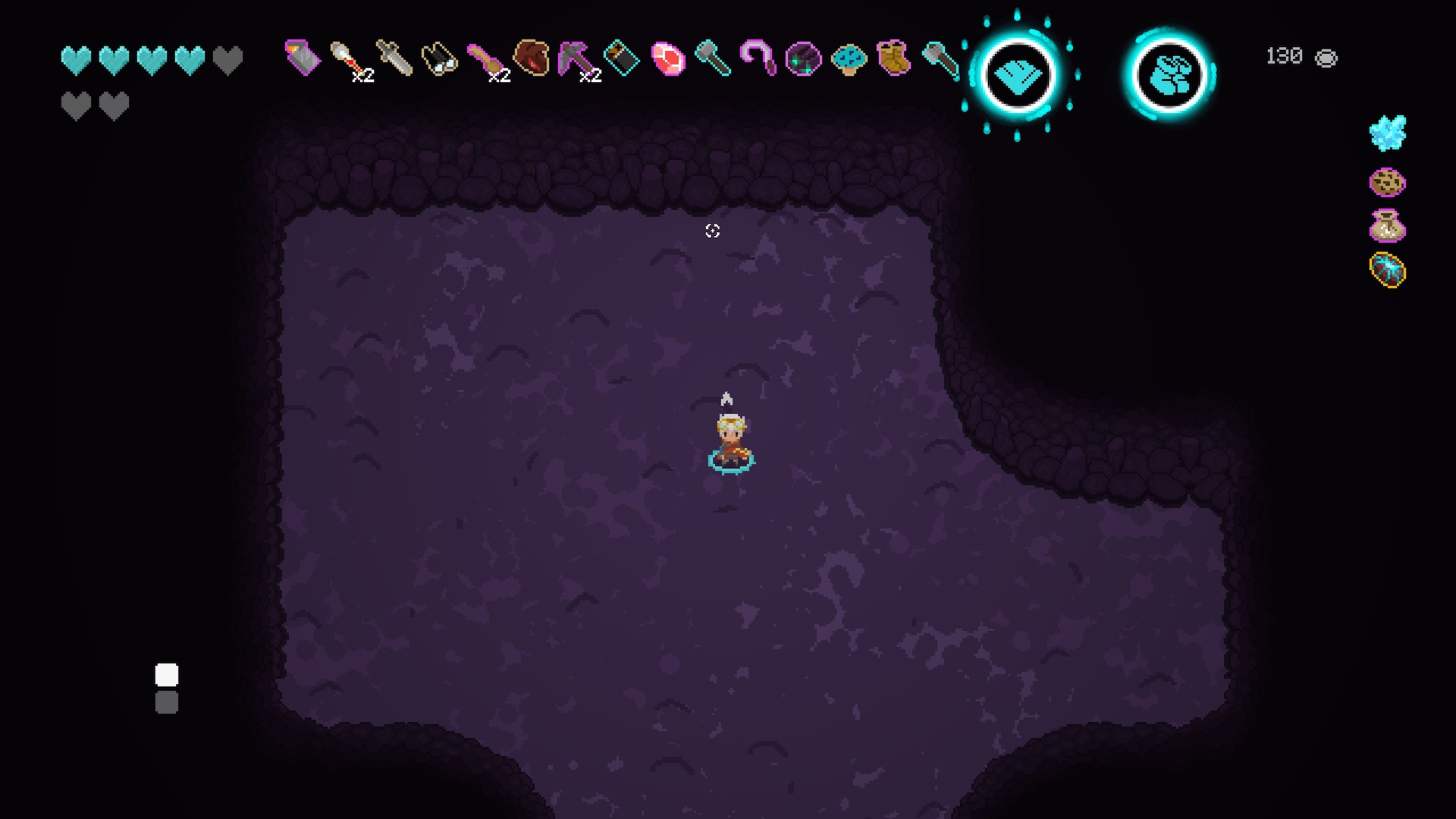Click the brown leather boots item
Screen dimensions: 1456x819
click(894, 58)
